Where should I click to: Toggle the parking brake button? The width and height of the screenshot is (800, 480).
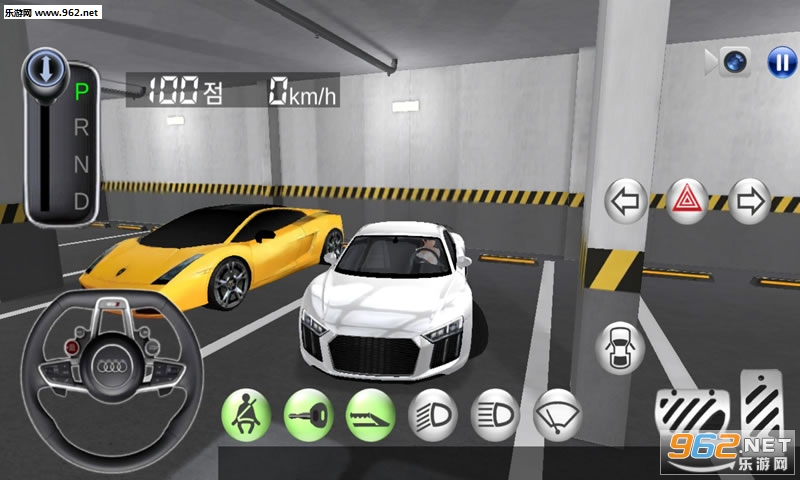[x=371, y=413]
